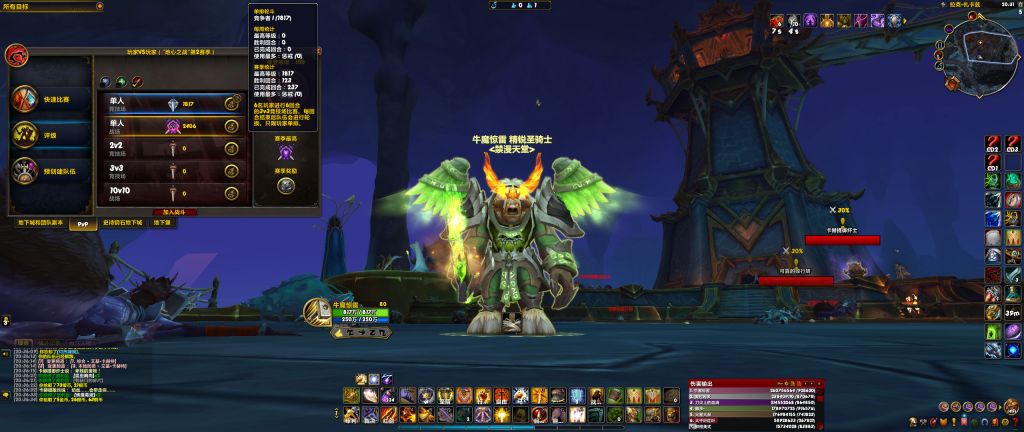Switch to the 地下城和团队副本 tab
The image size is (1024, 432).
[x=40, y=223]
